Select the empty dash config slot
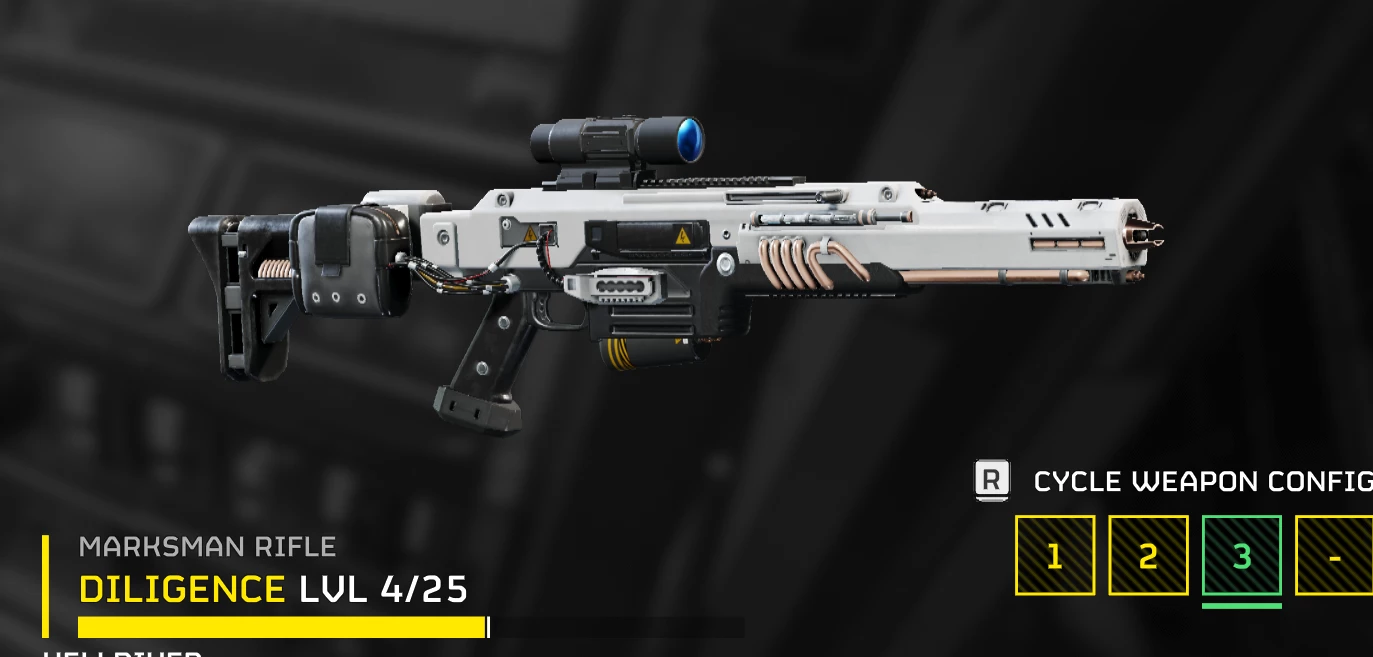Screen dimensions: 1373x657 click(x=1335, y=555)
